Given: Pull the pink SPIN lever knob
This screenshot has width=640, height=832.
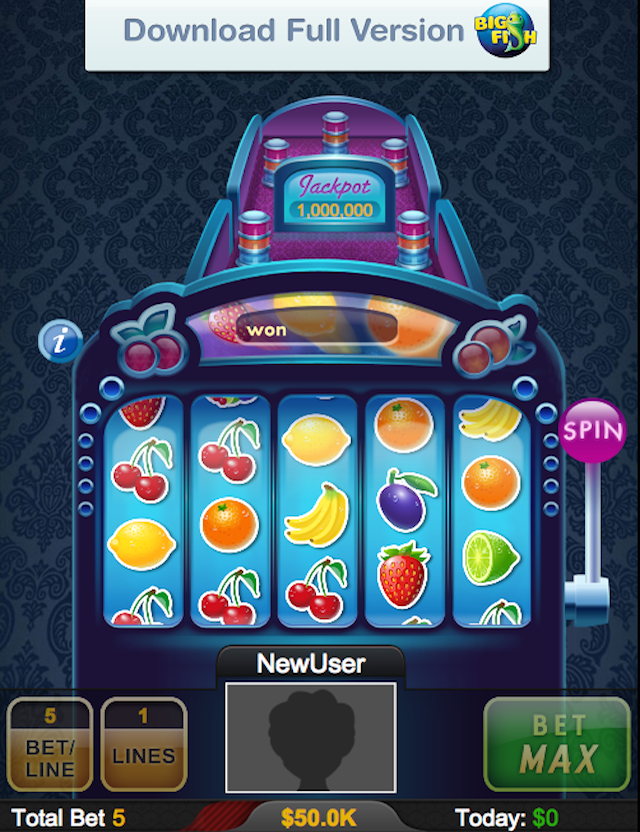Looking at the screenshot, I should point(593,431).
